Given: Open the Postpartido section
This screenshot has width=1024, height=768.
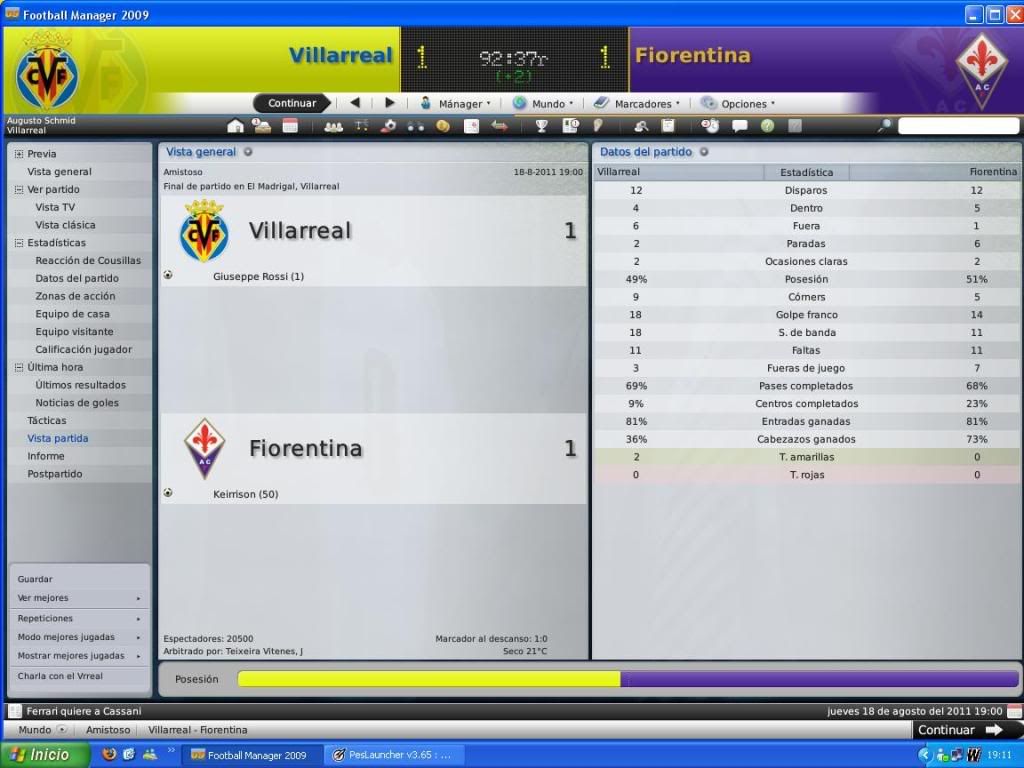Looking at the screenshot, I should click(55, 474).
